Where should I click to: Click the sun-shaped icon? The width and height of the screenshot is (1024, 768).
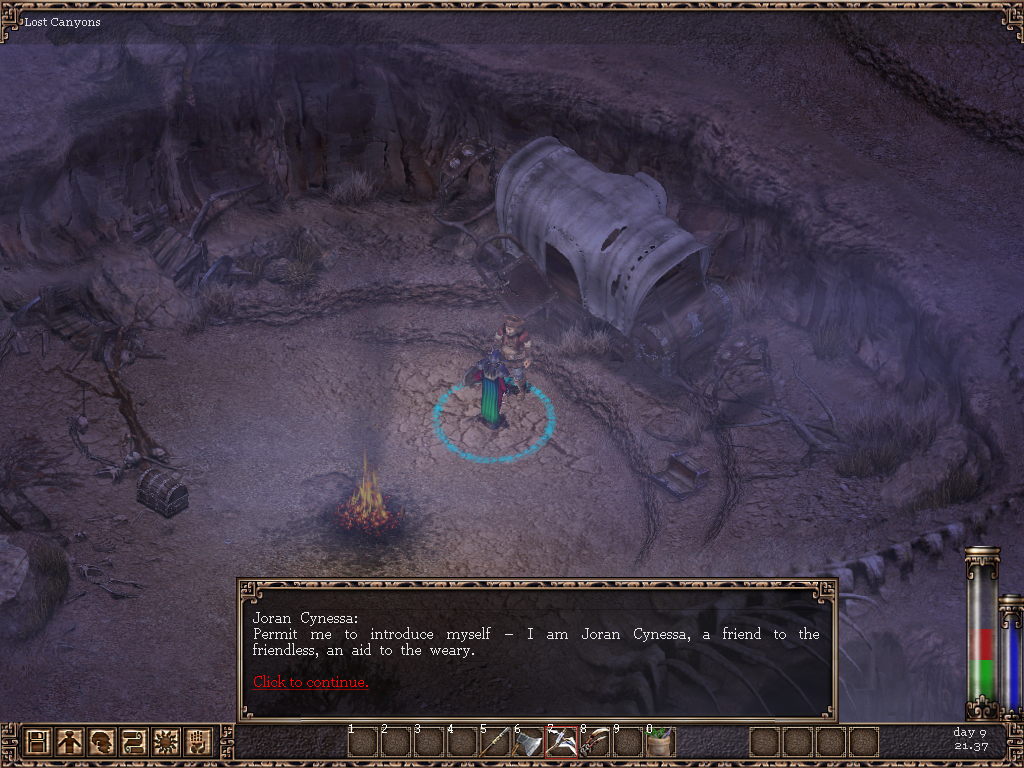(x=166, y=742)
